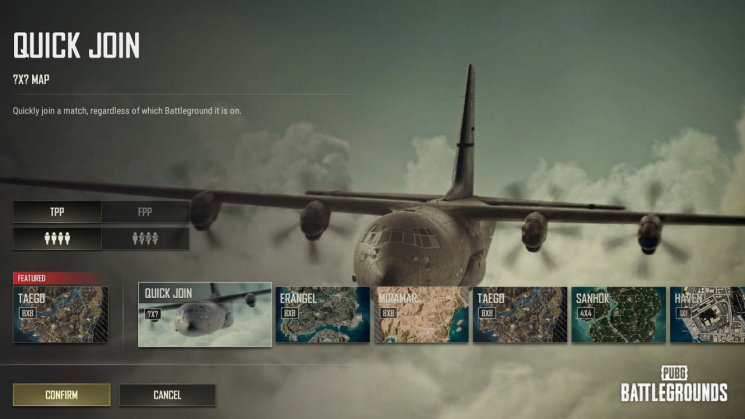Pick the Erangel map
Image resolution: width=745 pixels, height=419 pixels.
click(322, 314)
